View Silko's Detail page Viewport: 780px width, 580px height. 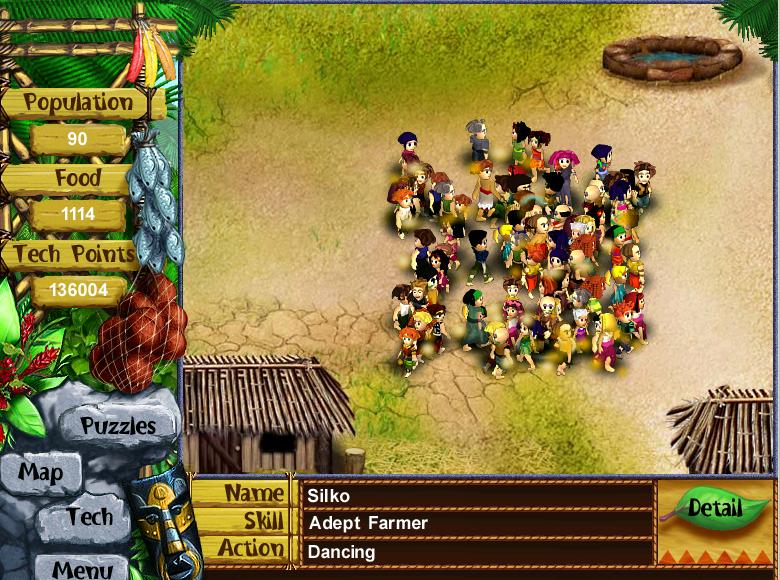pyautogui.click(x=714, y=508)
